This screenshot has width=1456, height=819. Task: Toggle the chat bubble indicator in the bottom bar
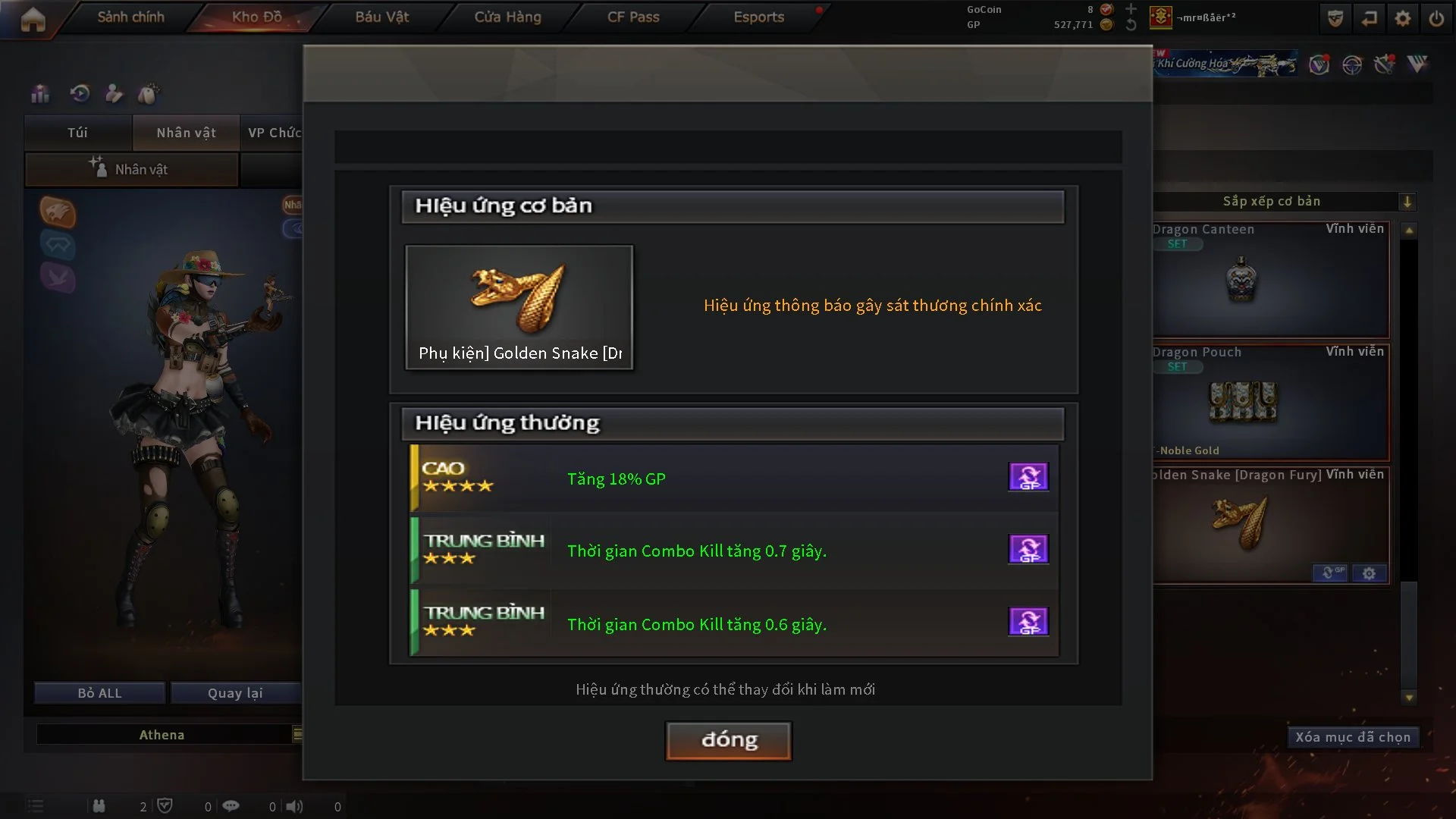(231, 806)
